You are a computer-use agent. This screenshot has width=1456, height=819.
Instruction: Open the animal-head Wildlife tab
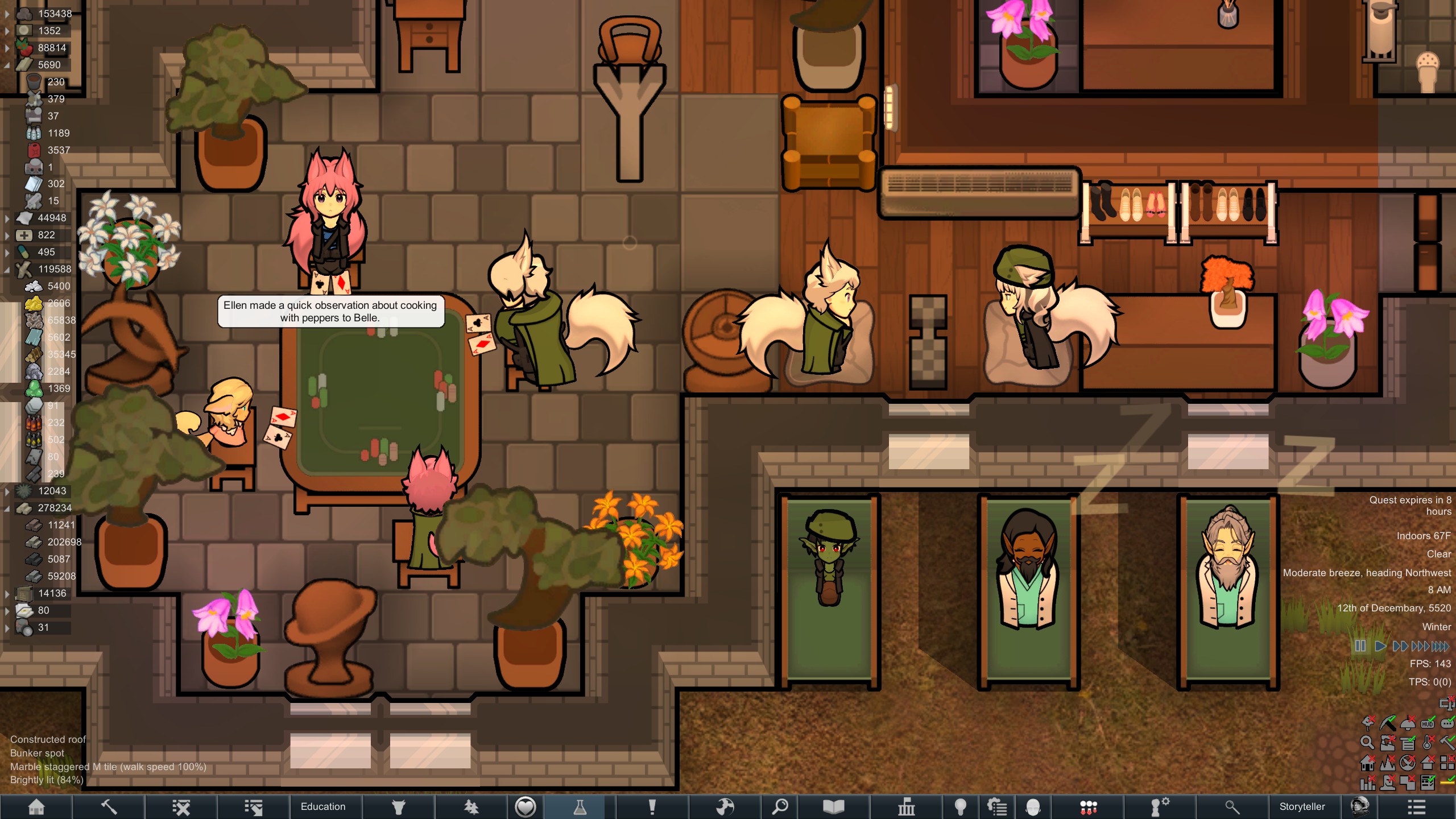click(398, 806)
